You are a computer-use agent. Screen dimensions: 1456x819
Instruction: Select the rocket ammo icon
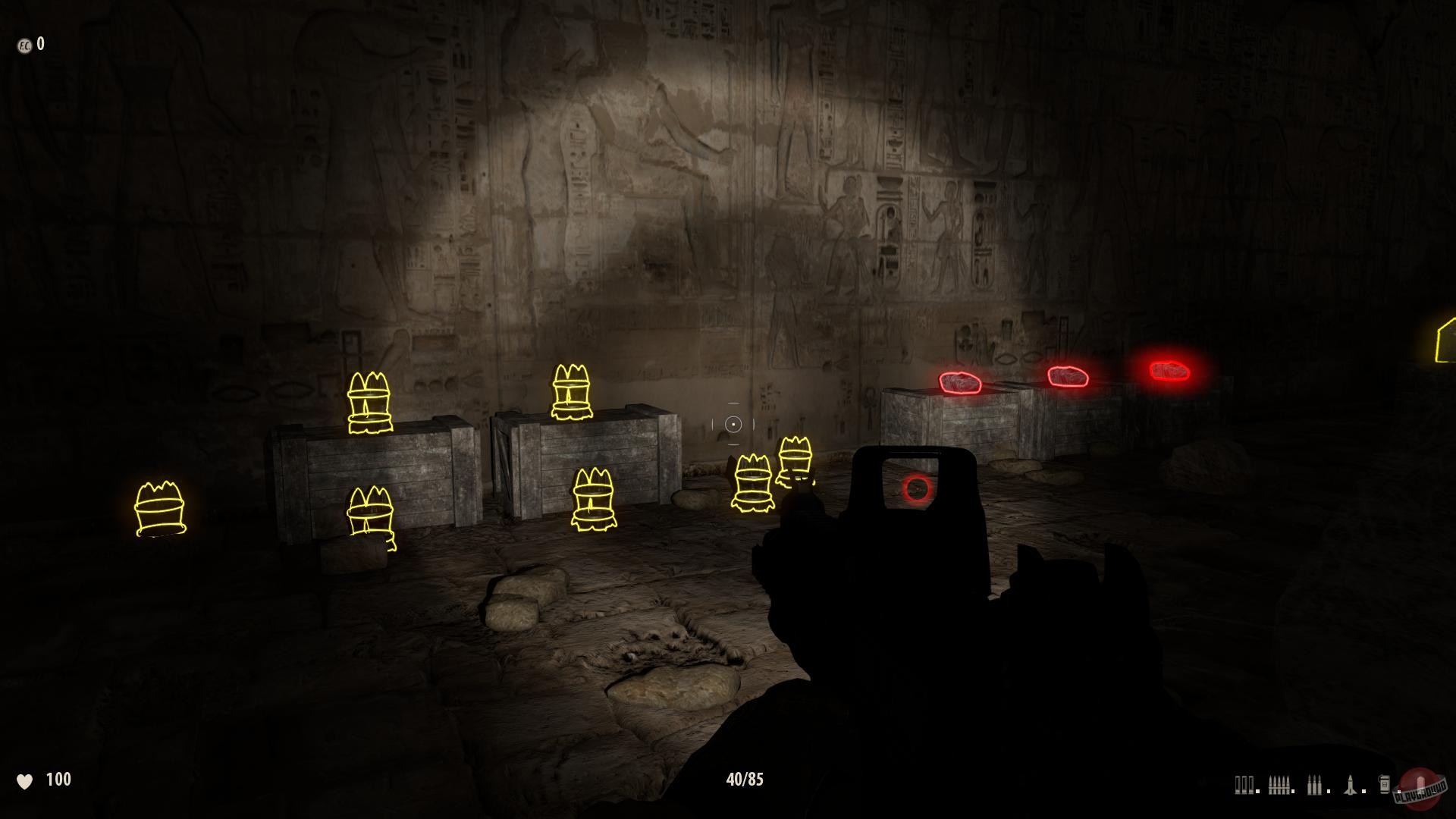[x=1350, y=783]
